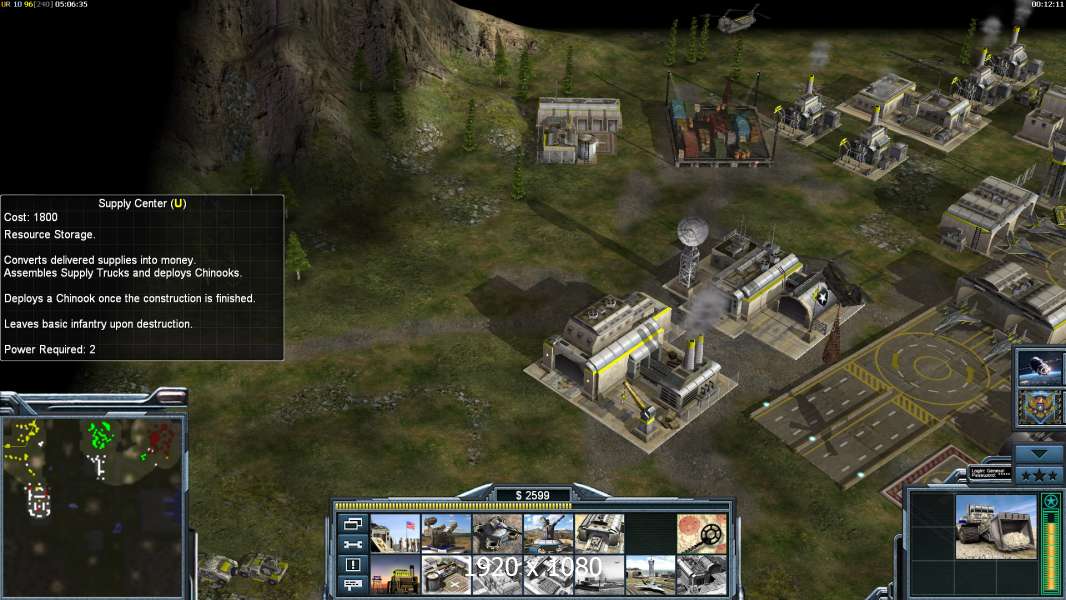Choose the bottom-right greyed factory build icon

click(702, 575)
